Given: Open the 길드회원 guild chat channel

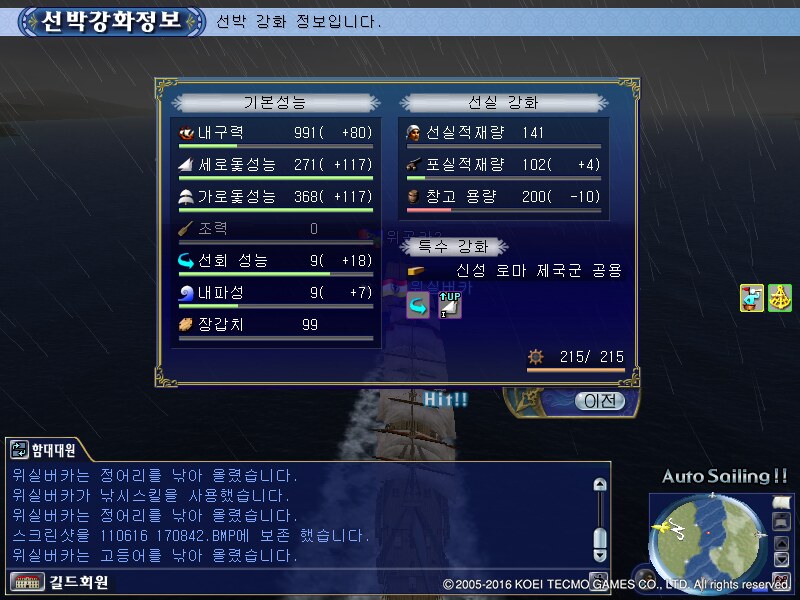Looking at the screenshot, I should point(60,581).
